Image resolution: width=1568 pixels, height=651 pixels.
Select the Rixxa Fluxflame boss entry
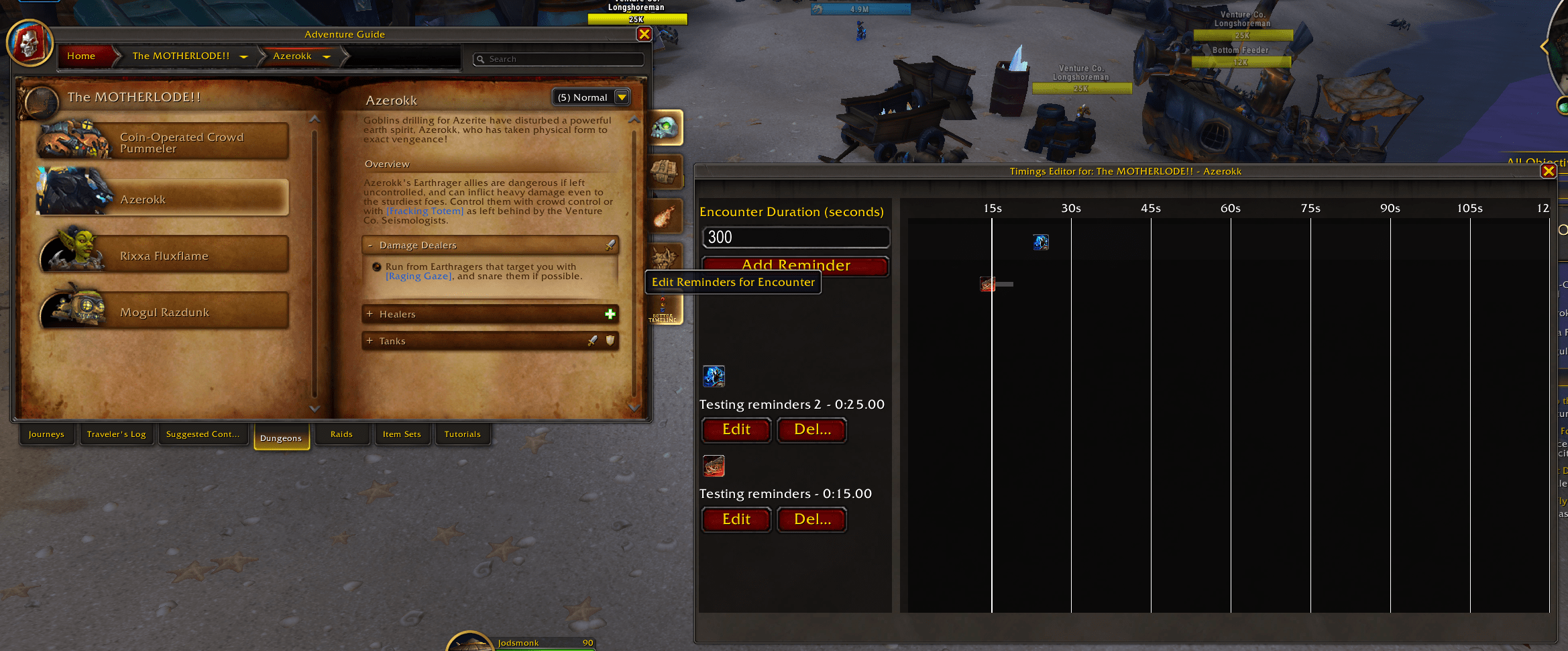click(164, 256)
